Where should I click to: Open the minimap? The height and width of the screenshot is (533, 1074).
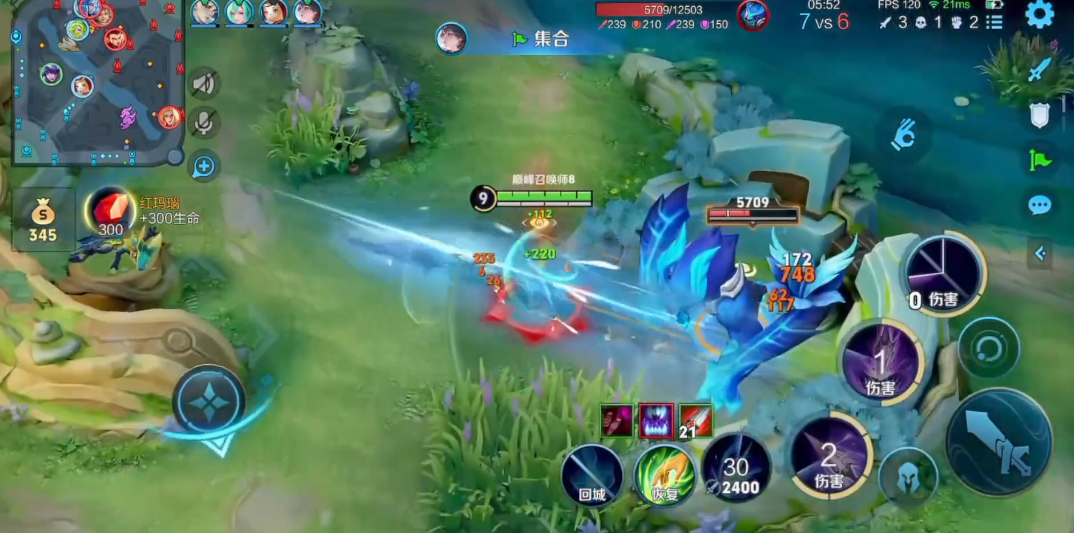point(97,82)
